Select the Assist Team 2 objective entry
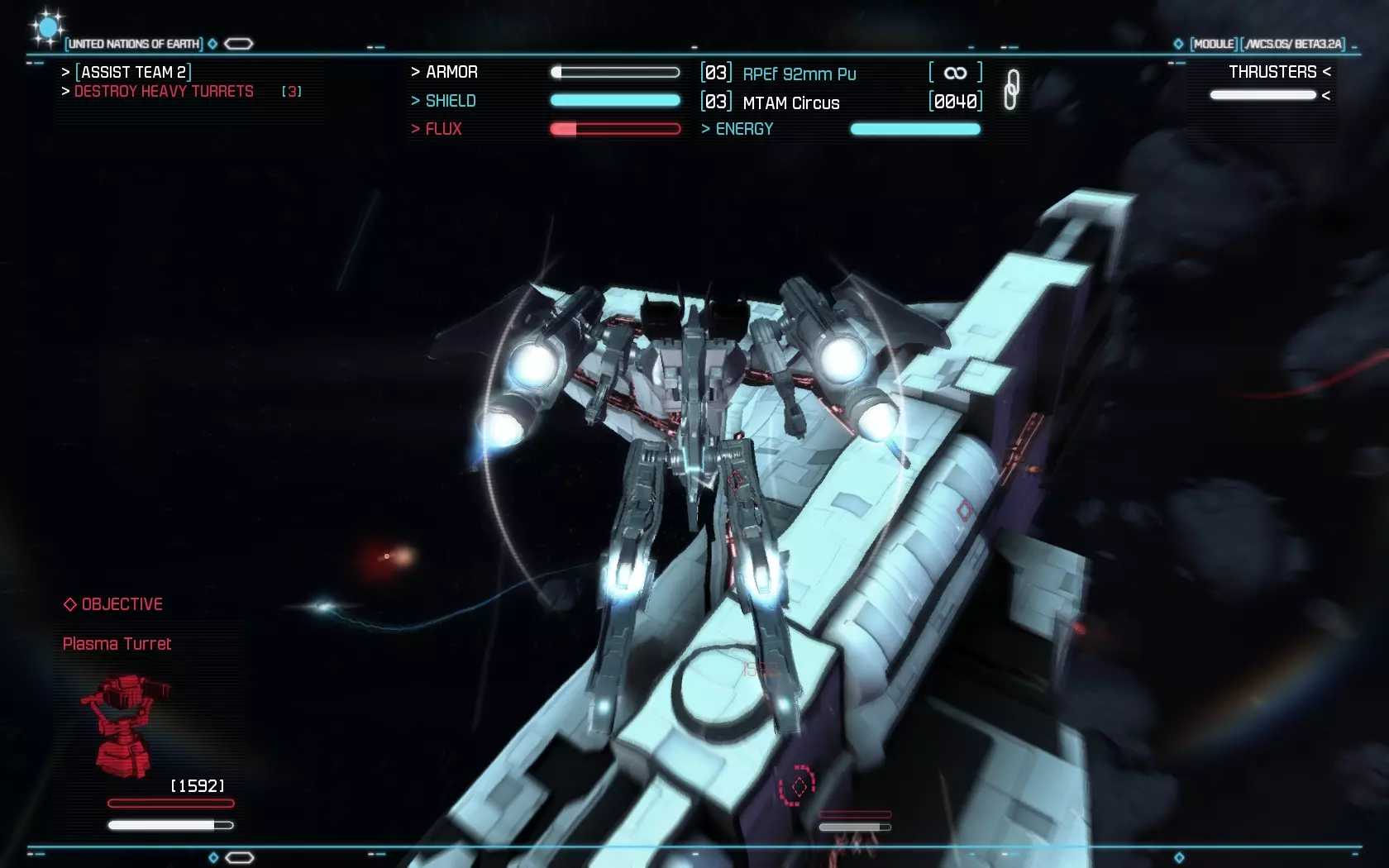This screenshot has width=1389, height=868. pos(133,72)
